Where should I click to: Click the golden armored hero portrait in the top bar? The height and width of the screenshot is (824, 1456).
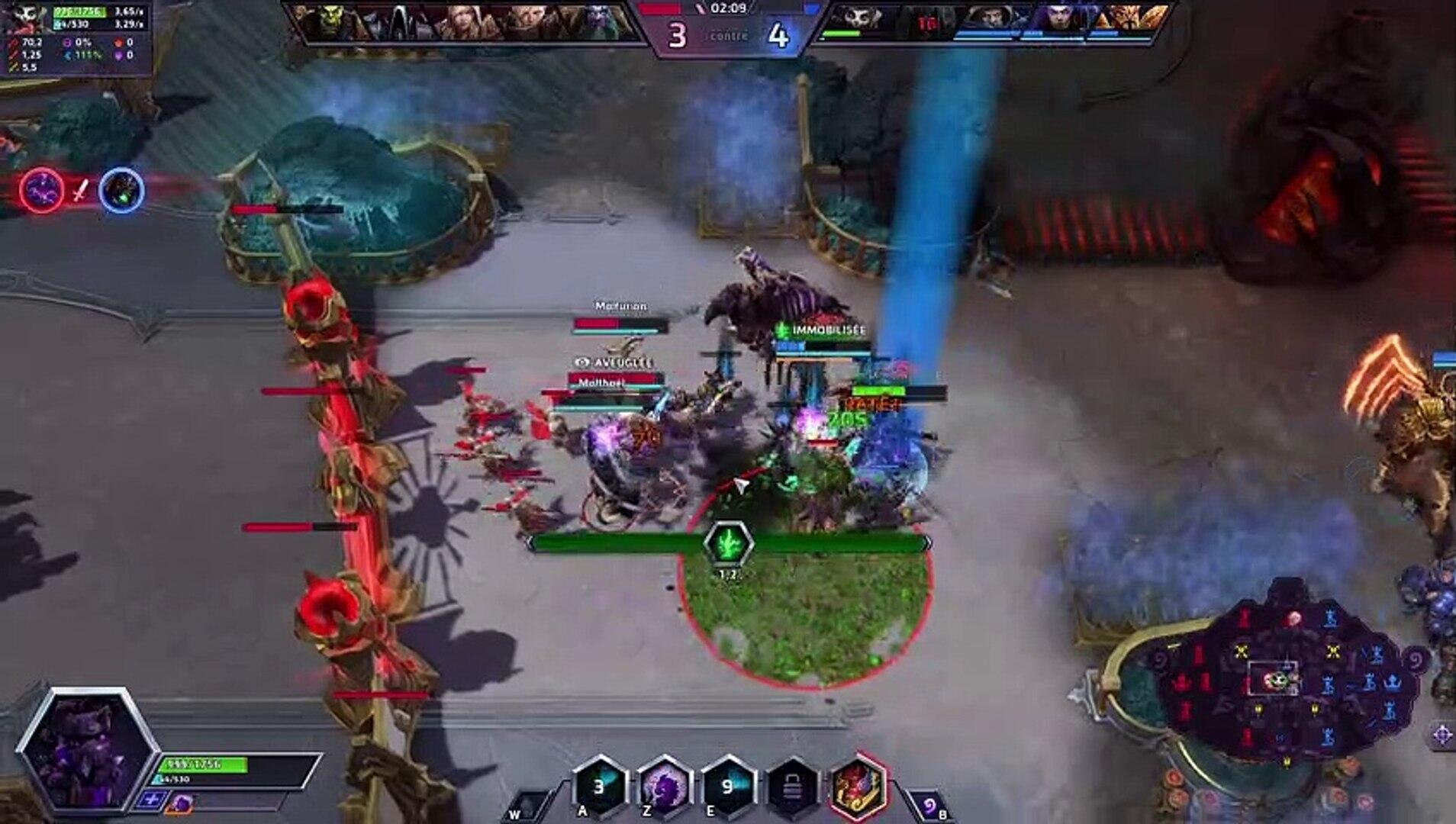(x=1129, y=18)
